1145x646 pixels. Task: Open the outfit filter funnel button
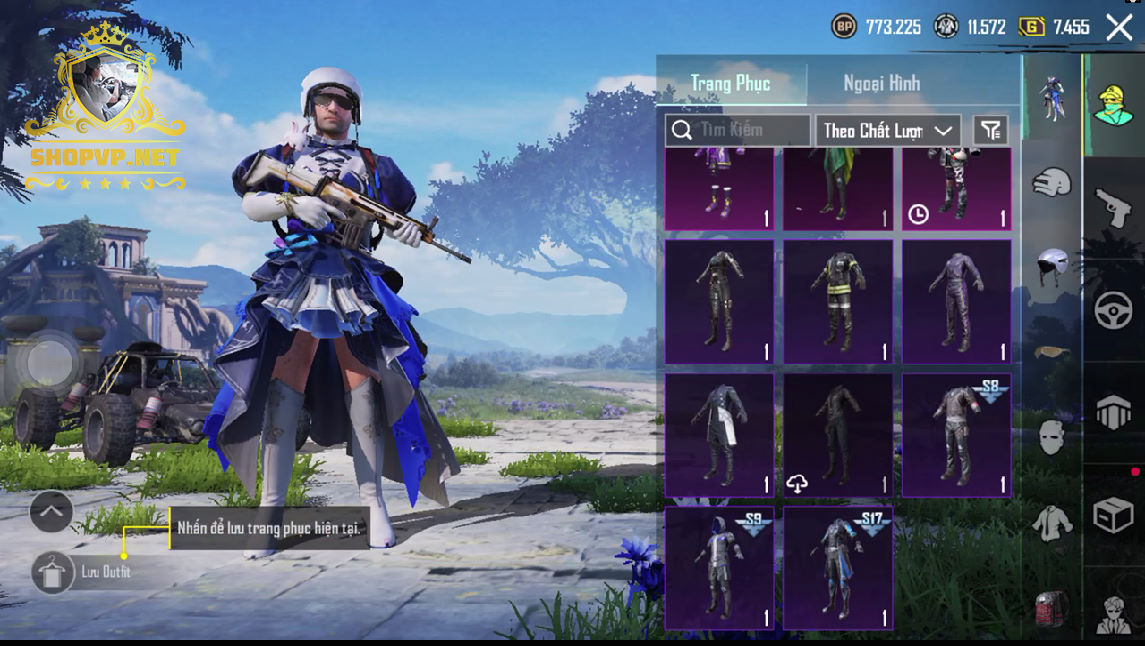pos(990,130)
